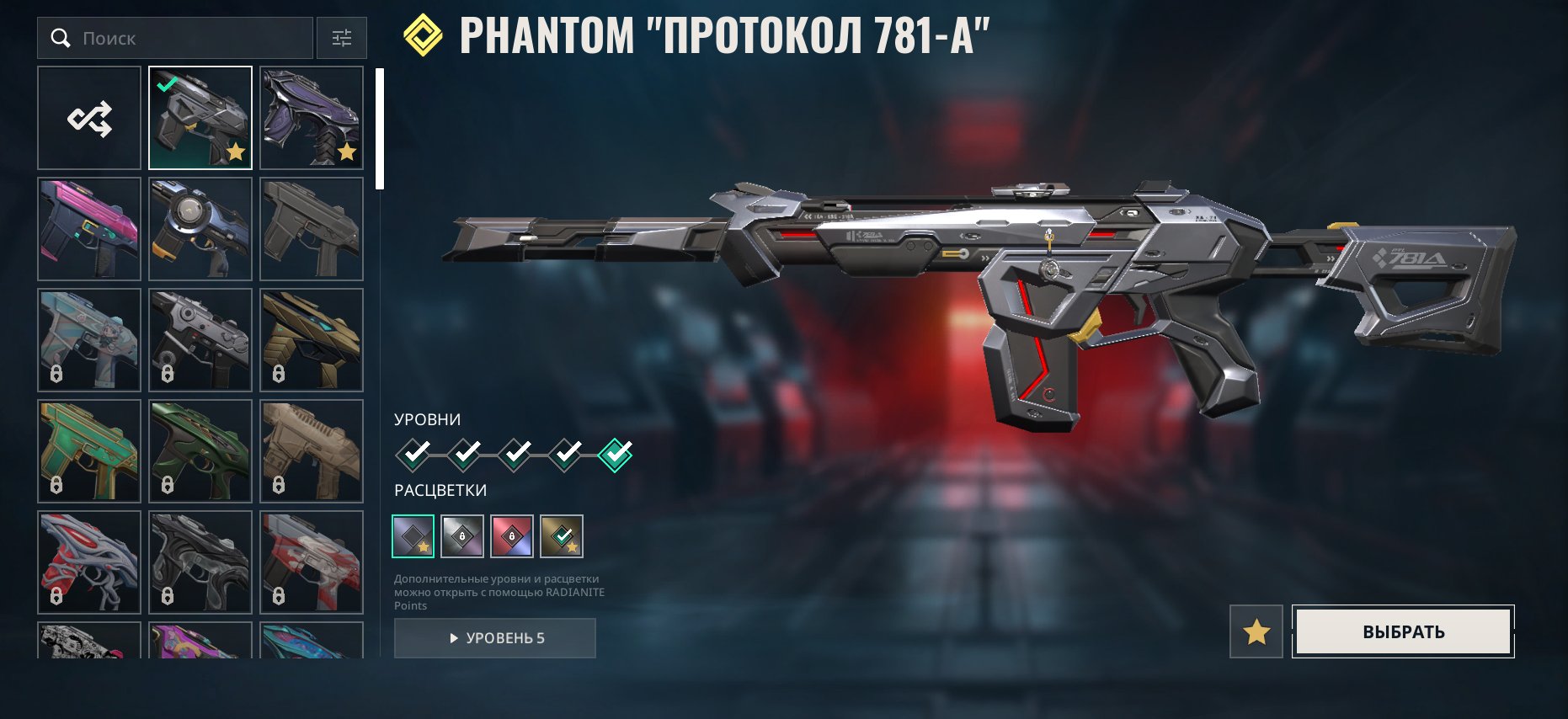Select the pink Phantom skin thumbnail

[x=88, y=228]
